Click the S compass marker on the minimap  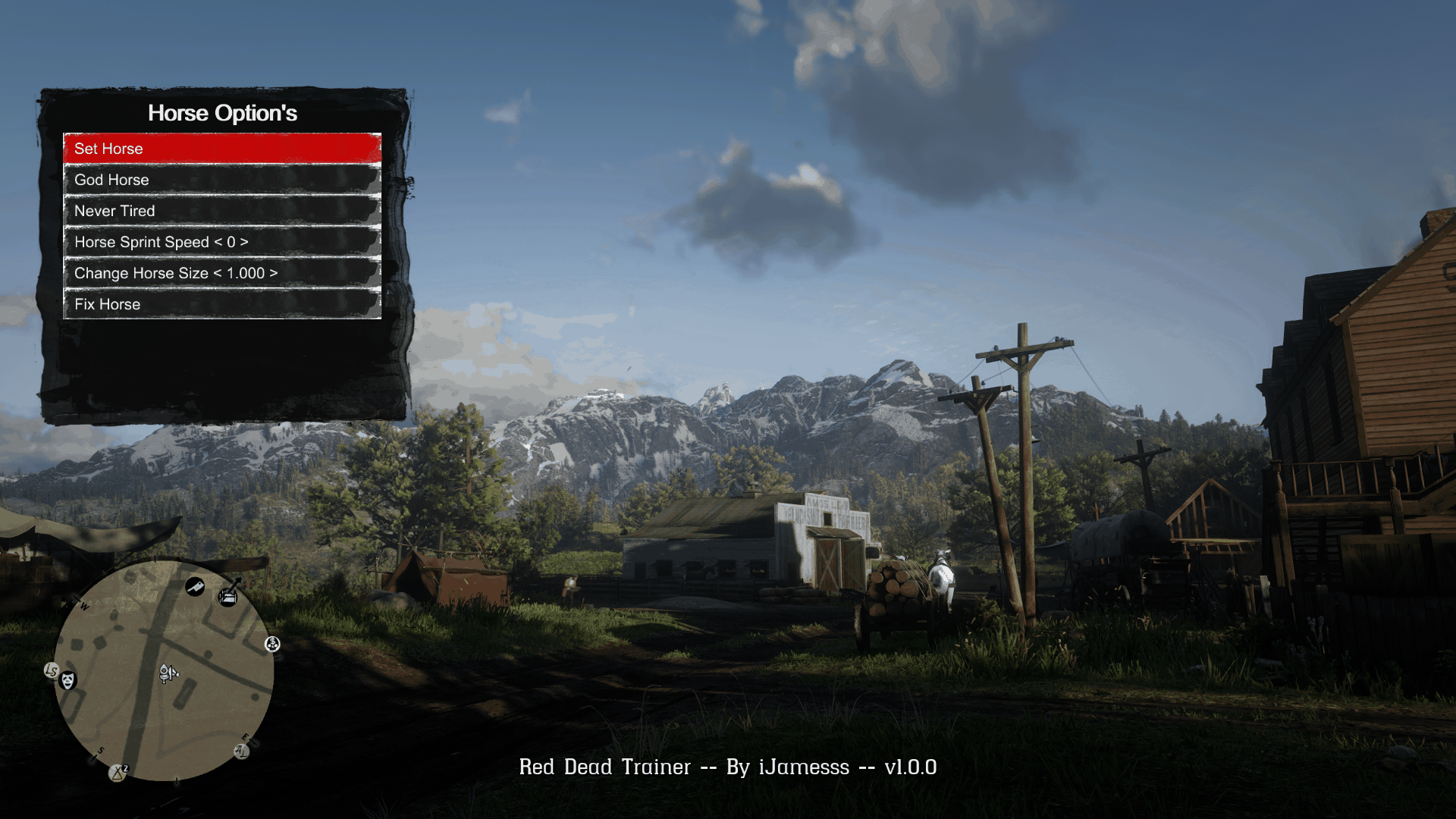(x=100, y=751)
